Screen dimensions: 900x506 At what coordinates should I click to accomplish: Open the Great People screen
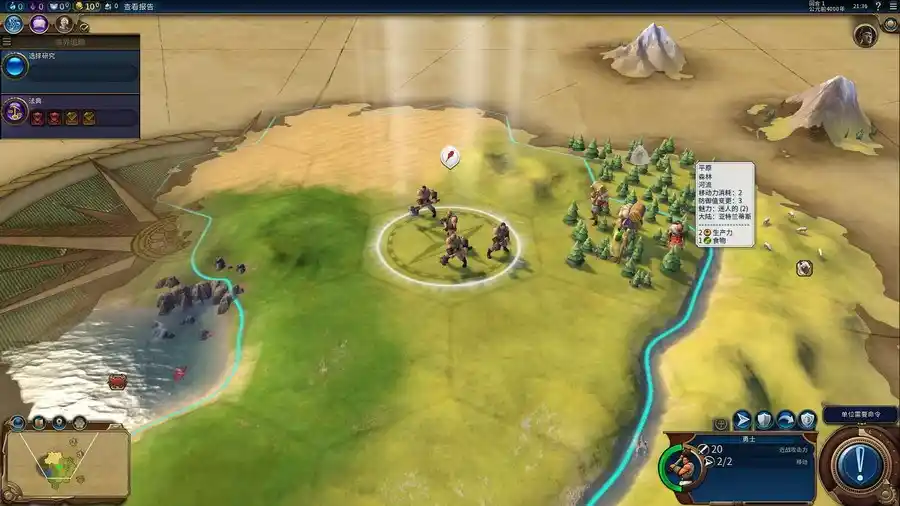point(65,23)
